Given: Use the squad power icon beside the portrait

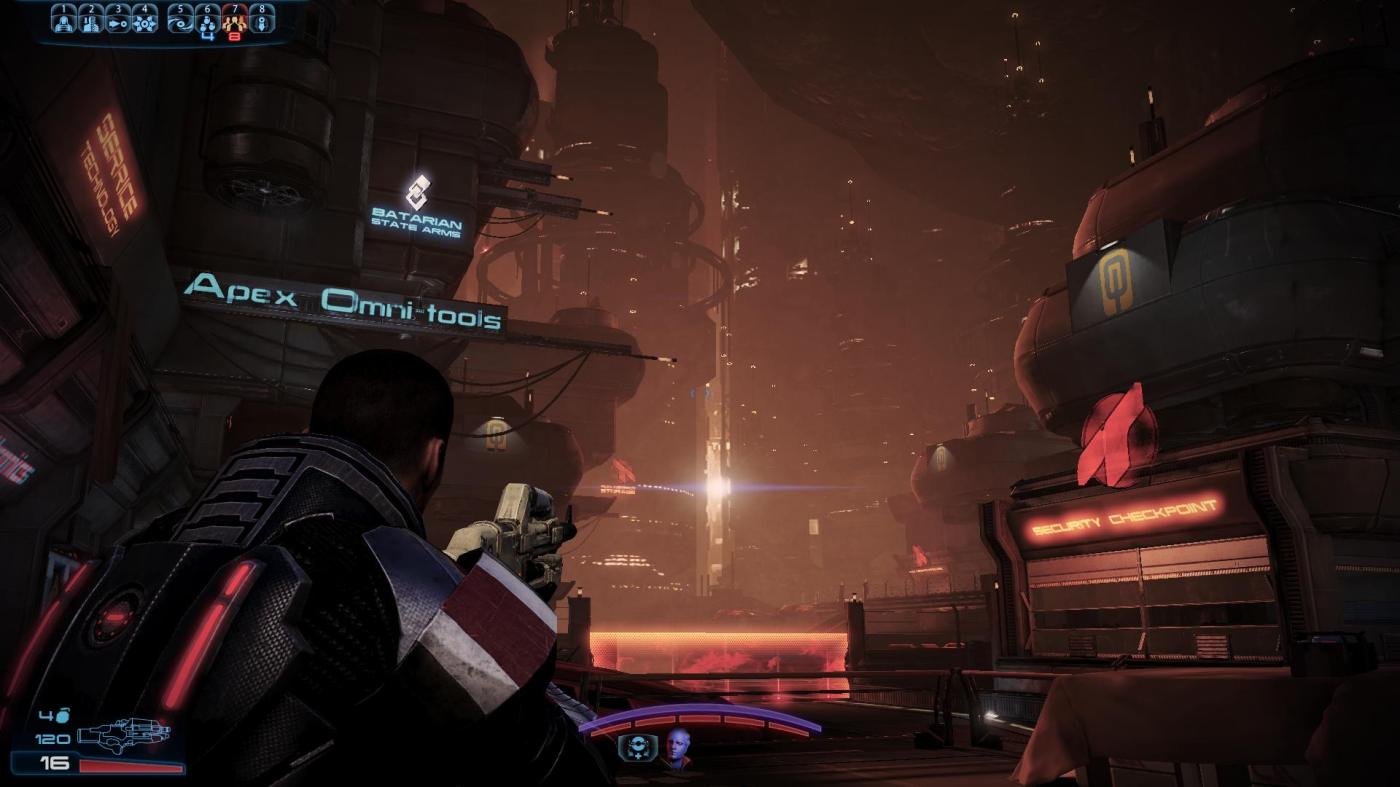Looking at the screenshot, I should click(637, 749).
